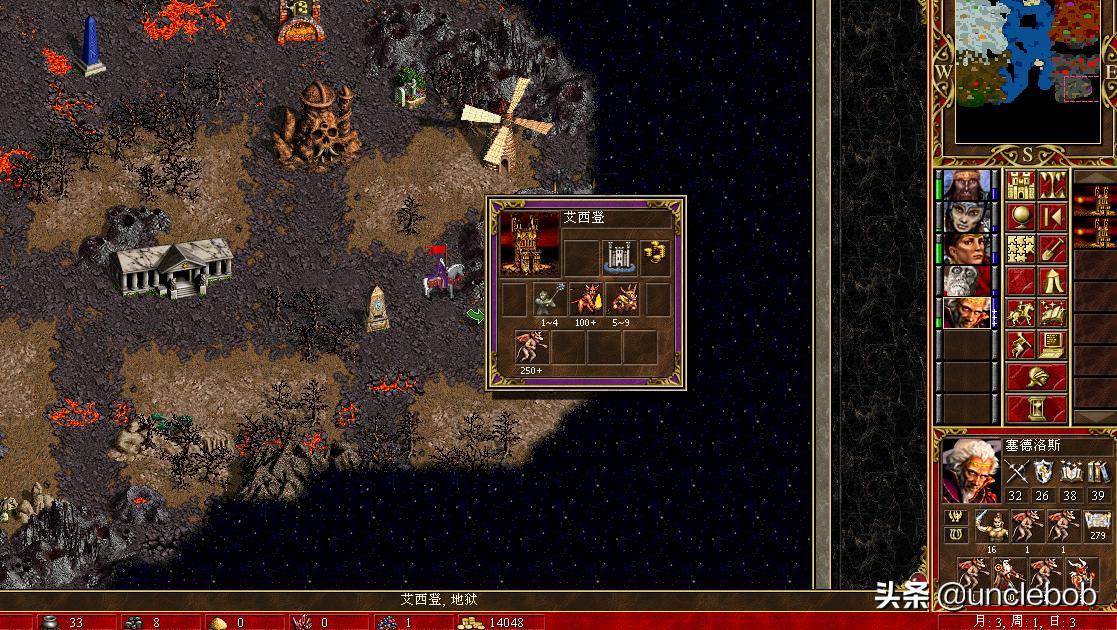Select the red-bearded hero portrait in the hero list
The width and height of the screenshot is (1117, 630).
click(x=968, y=185)
